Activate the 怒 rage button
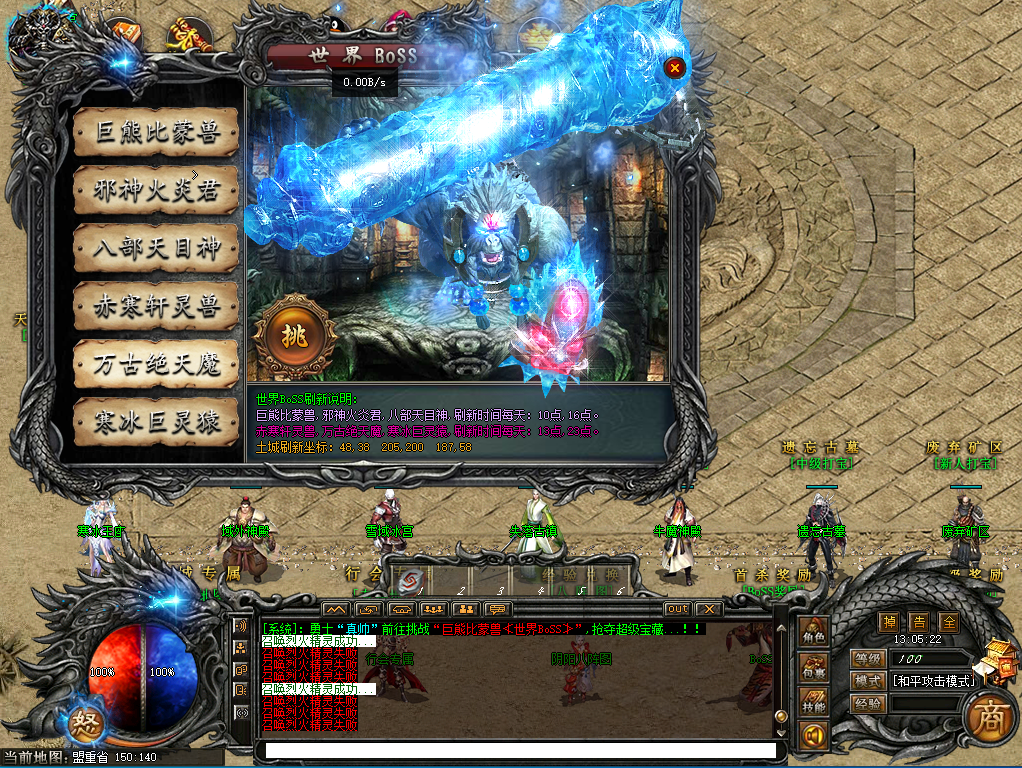The image size is (1022, 768). tap(84, 724)
